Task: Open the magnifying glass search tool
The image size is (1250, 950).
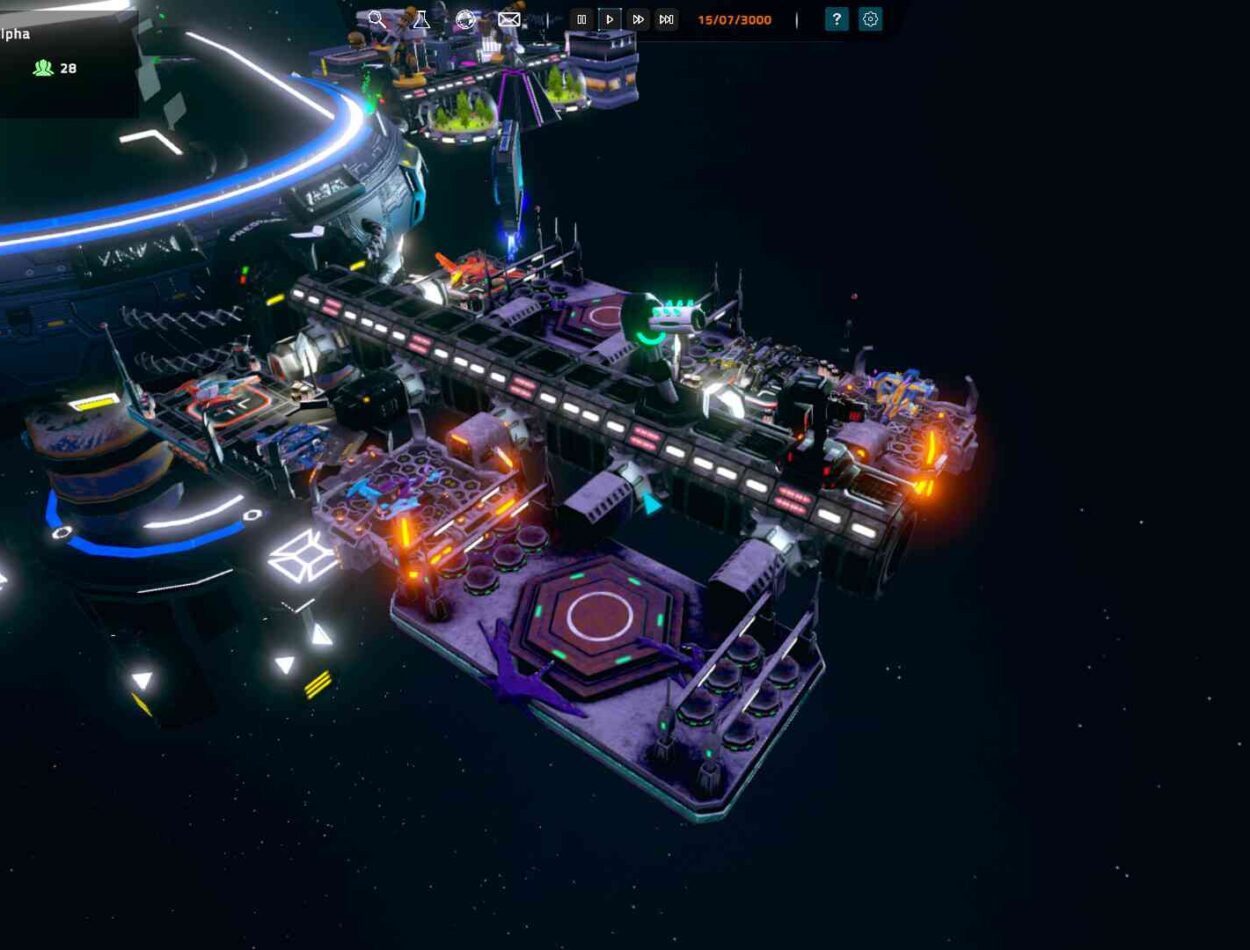Action: pos(376,19)
